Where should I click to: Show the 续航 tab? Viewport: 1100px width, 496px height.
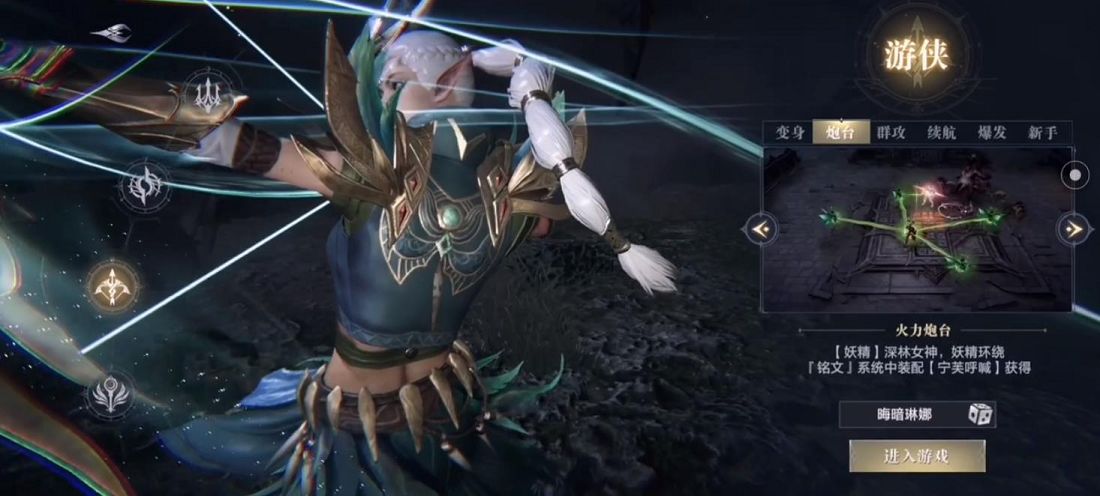(942, 133)
